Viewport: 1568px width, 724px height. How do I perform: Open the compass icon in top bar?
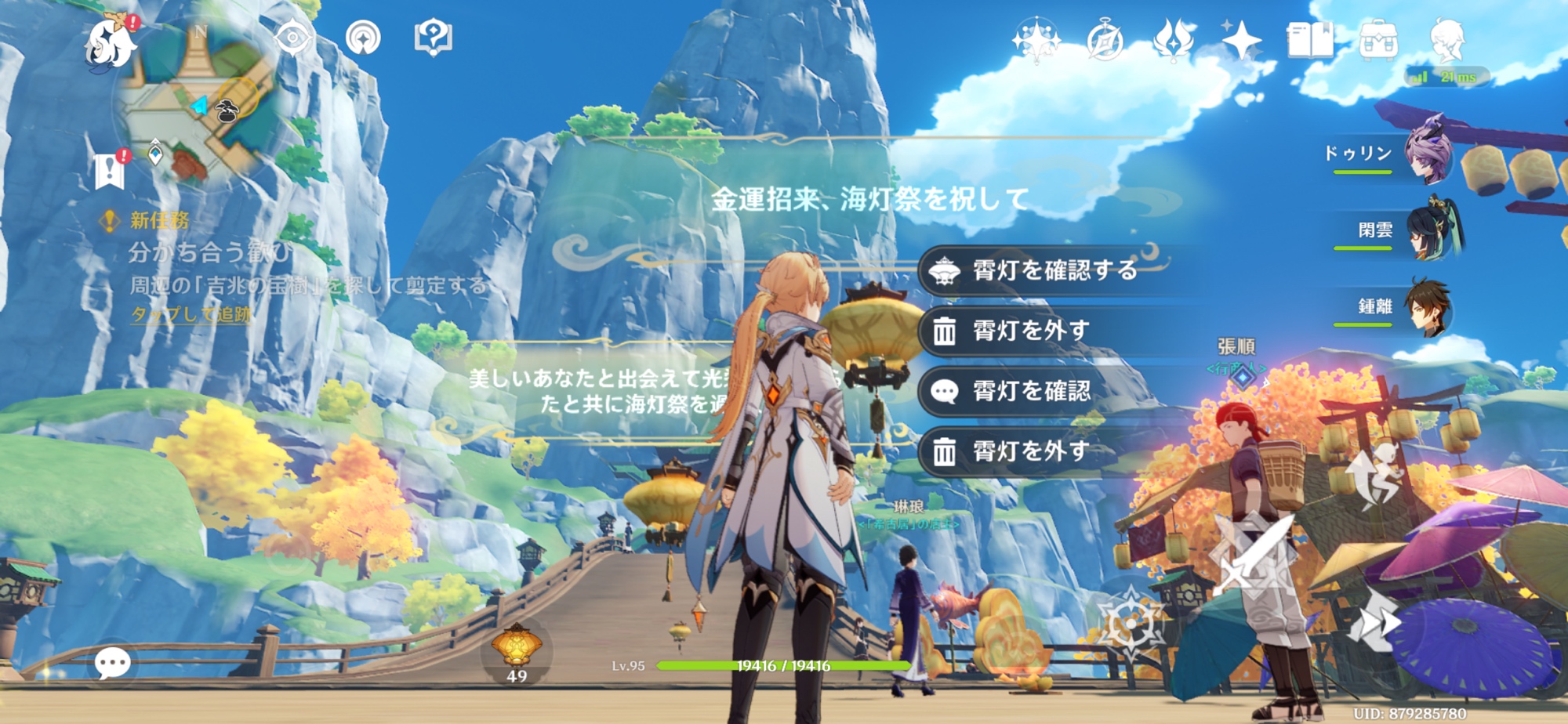click(x=1105, y=41)
